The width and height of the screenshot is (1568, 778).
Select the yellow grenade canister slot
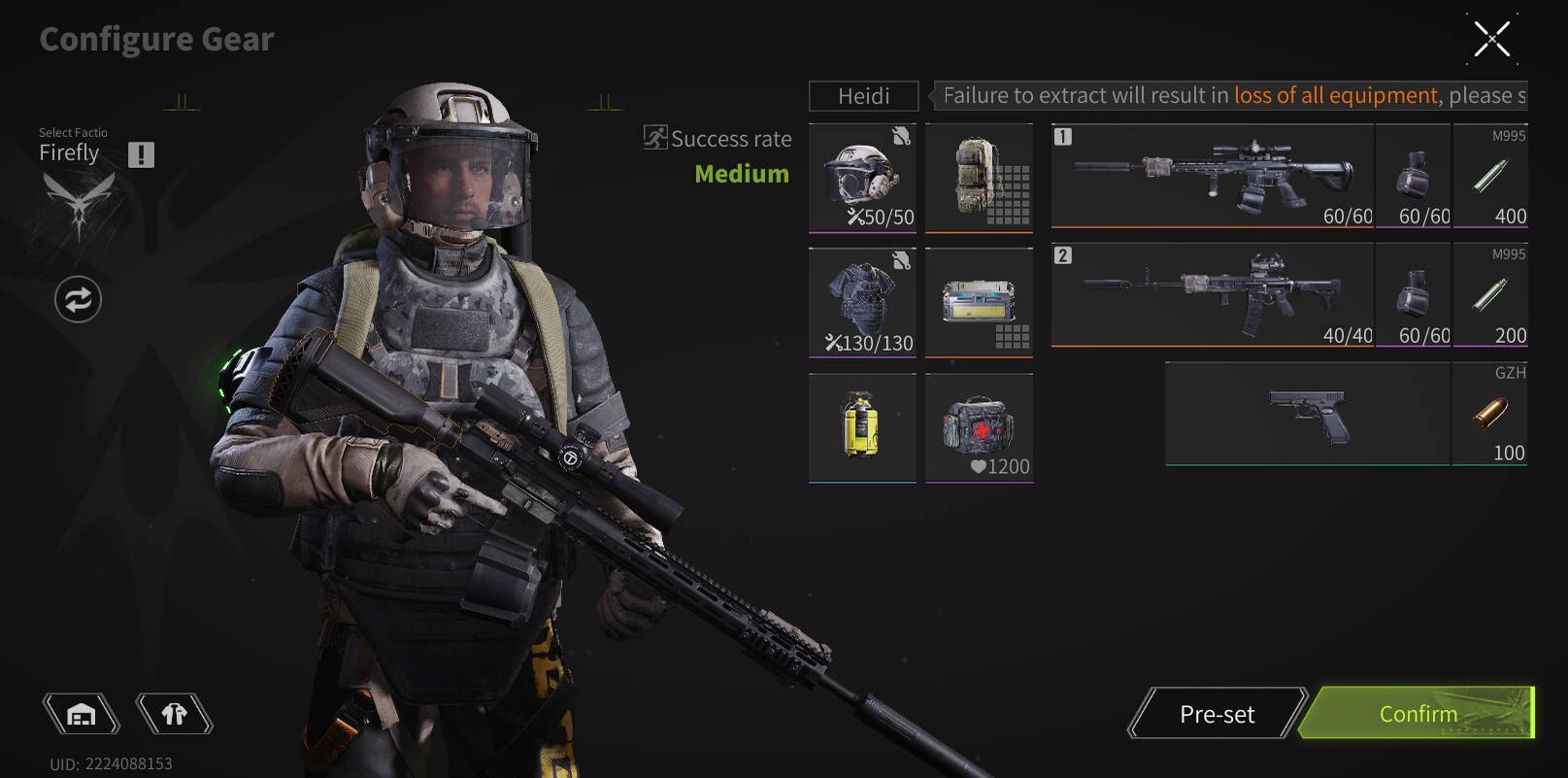[862, 427]
